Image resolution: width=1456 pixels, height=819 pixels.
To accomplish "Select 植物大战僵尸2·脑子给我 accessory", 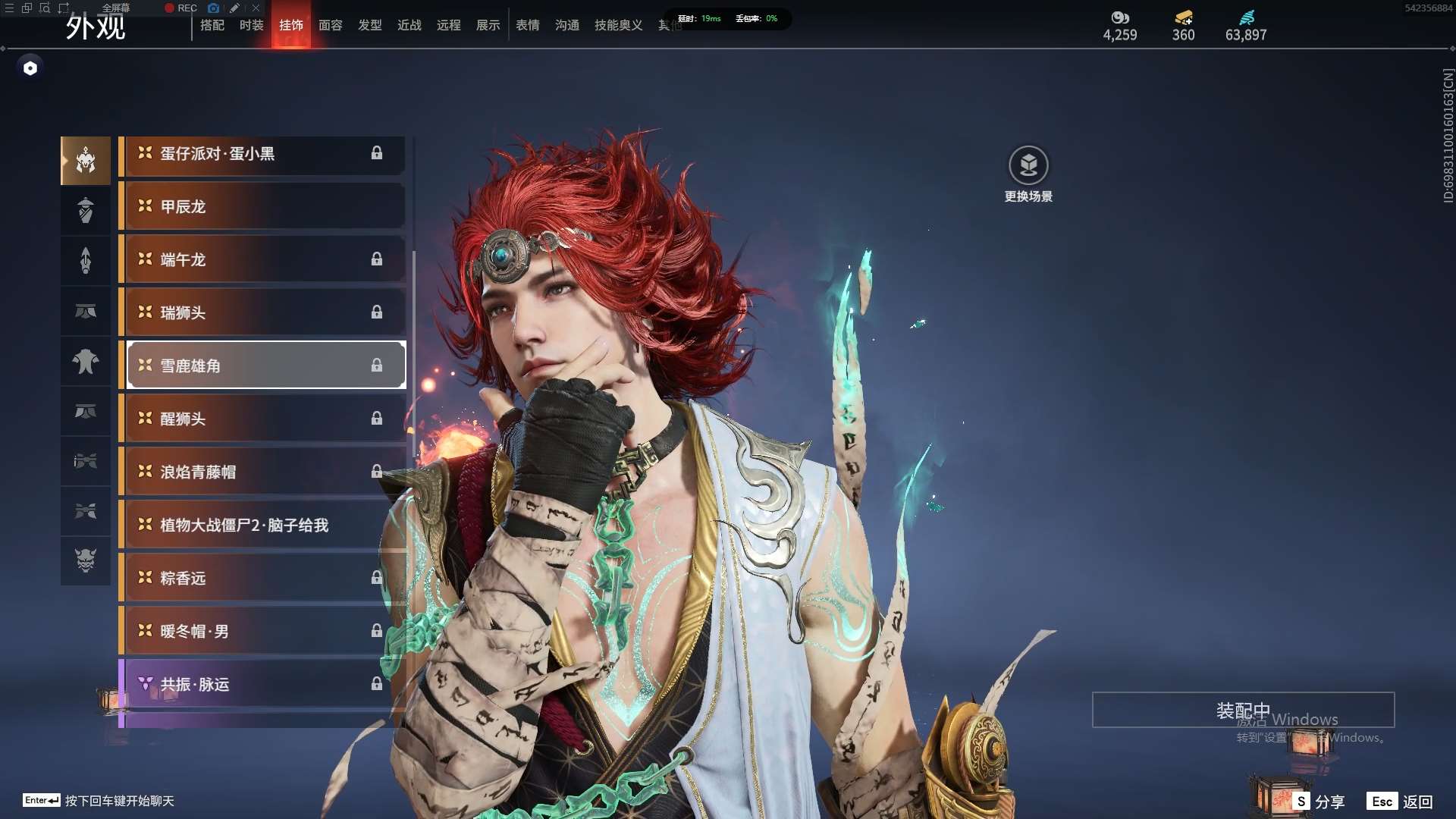I will [x=262, y=526].
